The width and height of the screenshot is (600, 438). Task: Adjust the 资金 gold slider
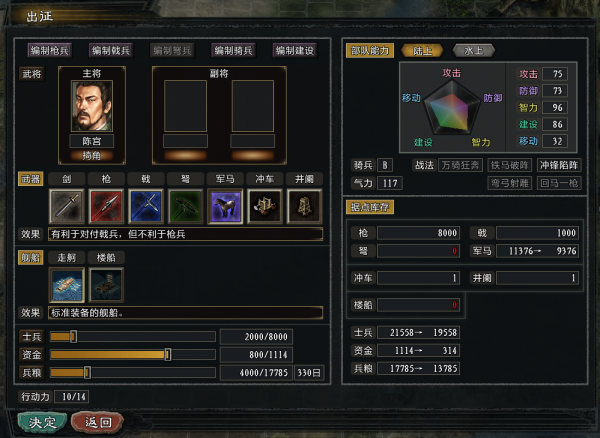(x=167, y=354)
